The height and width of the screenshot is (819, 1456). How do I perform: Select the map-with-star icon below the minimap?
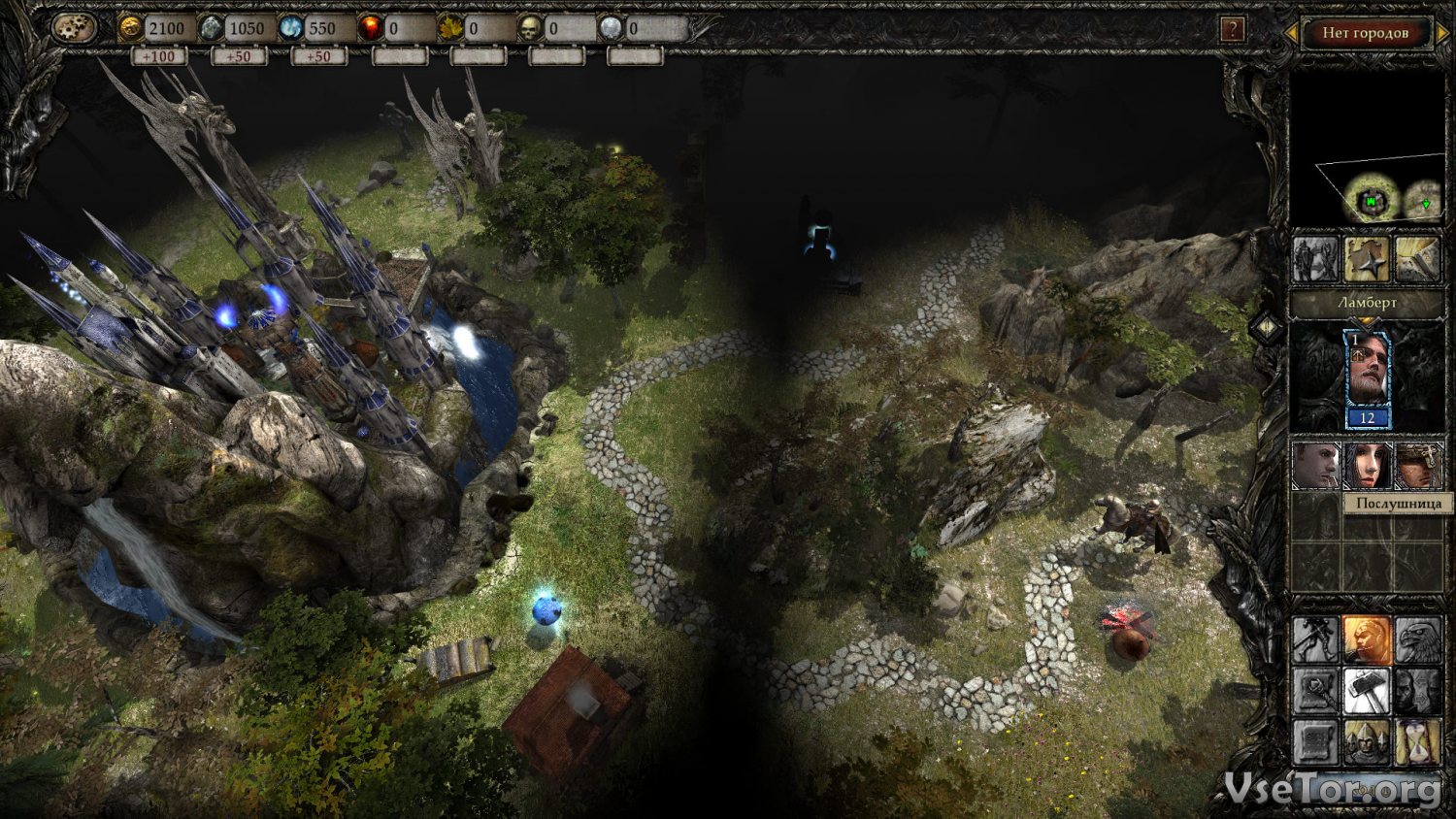click(x=1367, y=259)
